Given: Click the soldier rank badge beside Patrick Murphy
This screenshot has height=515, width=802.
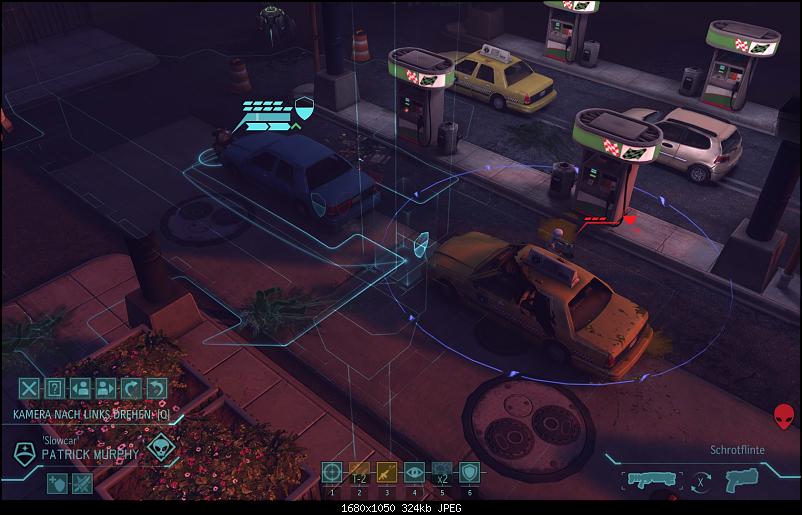Looking at the screenshot, I should 25,452.
